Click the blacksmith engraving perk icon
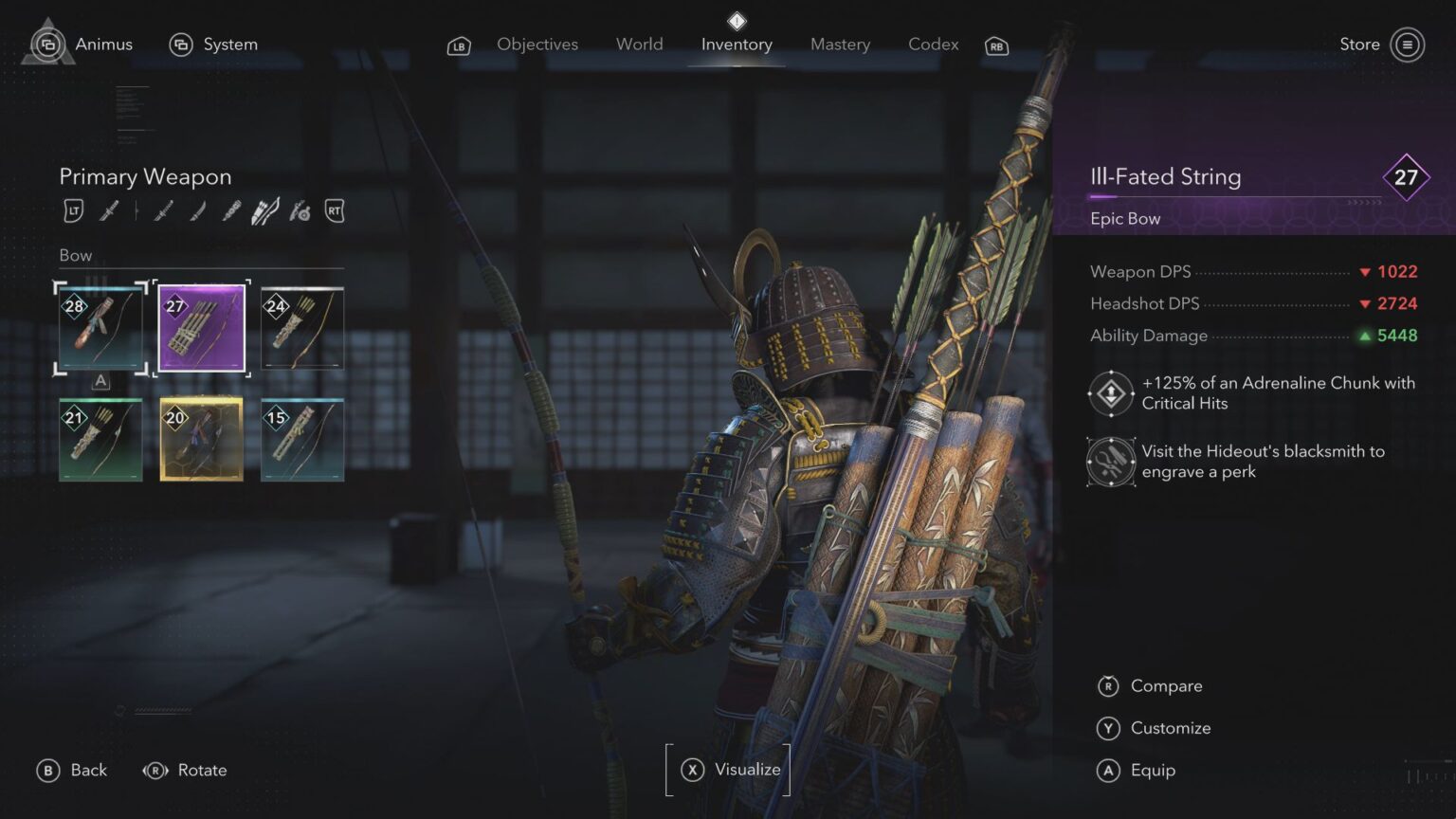 (1109, 462)
